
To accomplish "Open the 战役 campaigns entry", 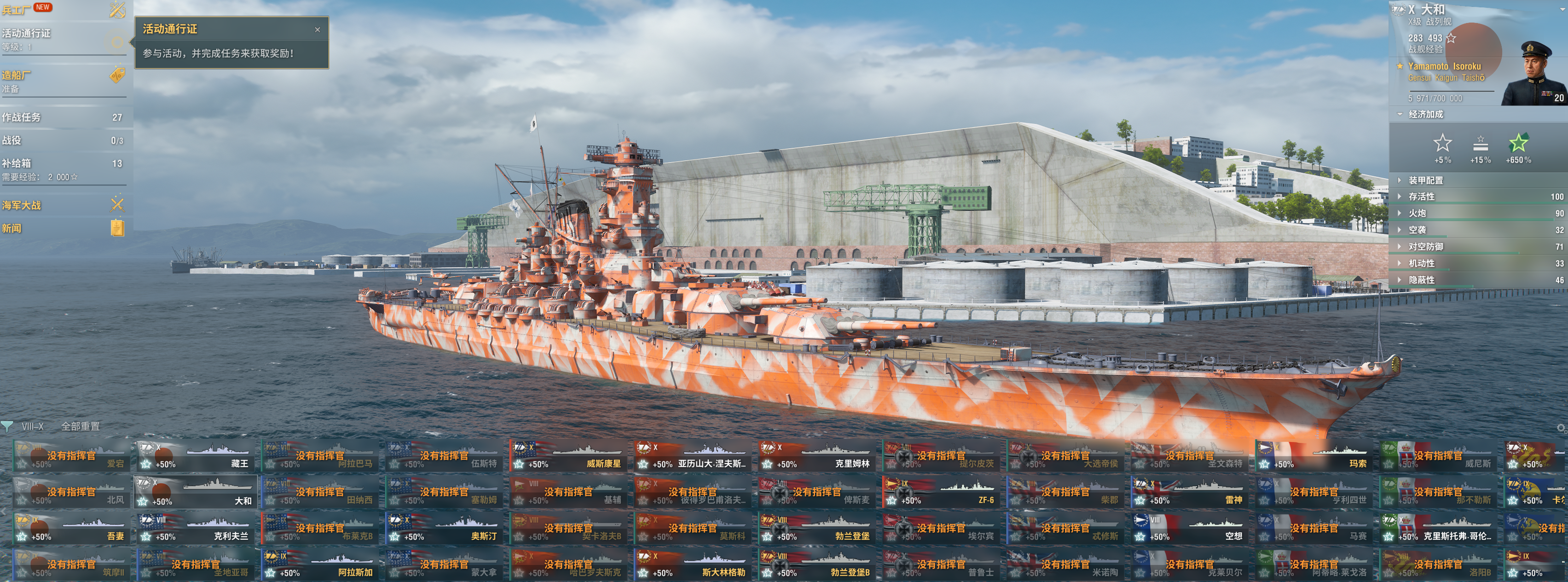I will coord(61,140).
